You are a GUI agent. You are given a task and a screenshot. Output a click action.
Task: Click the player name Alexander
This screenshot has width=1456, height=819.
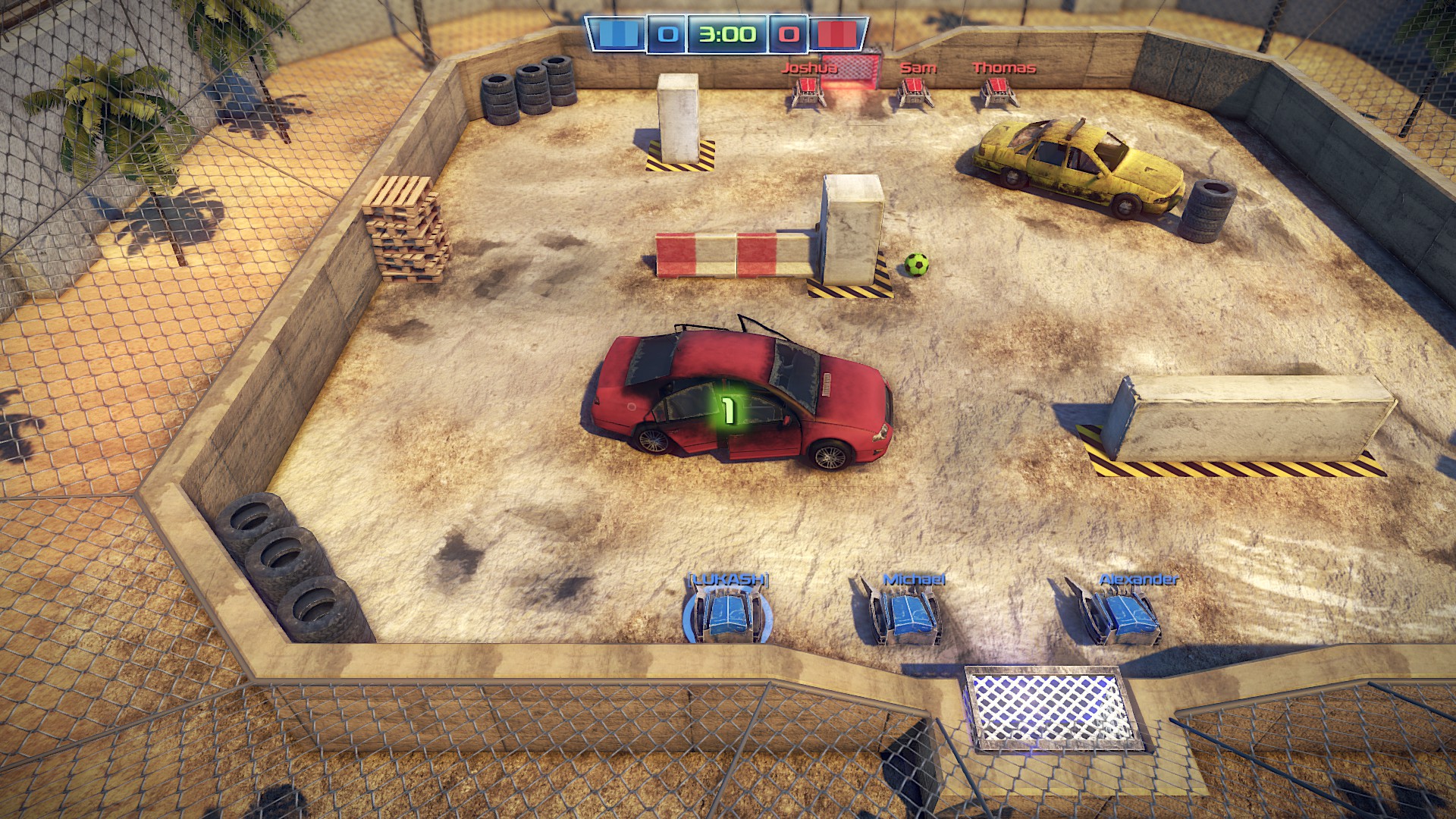click(x=1137, y=579)
